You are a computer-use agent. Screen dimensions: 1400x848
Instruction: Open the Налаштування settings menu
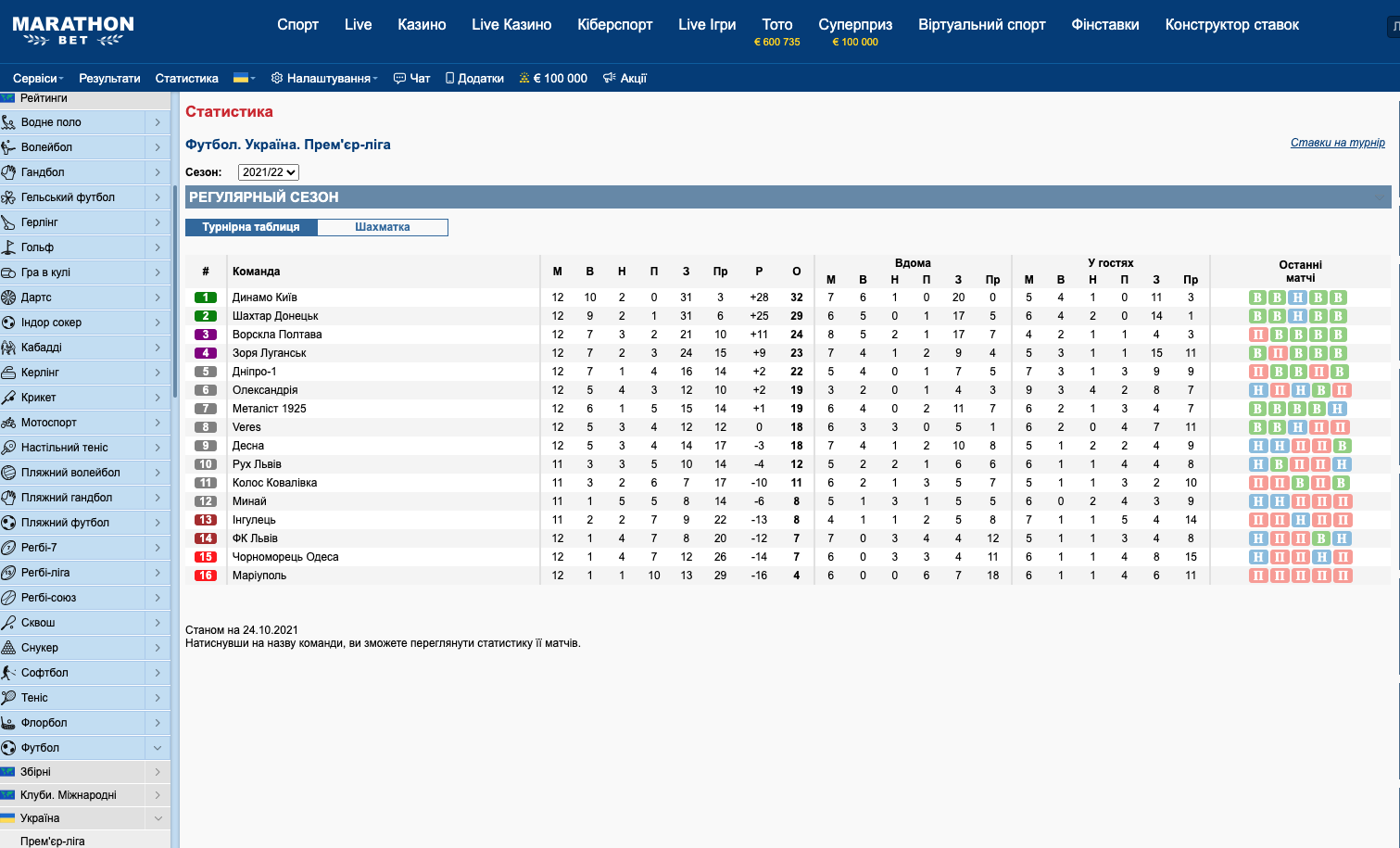324,79
